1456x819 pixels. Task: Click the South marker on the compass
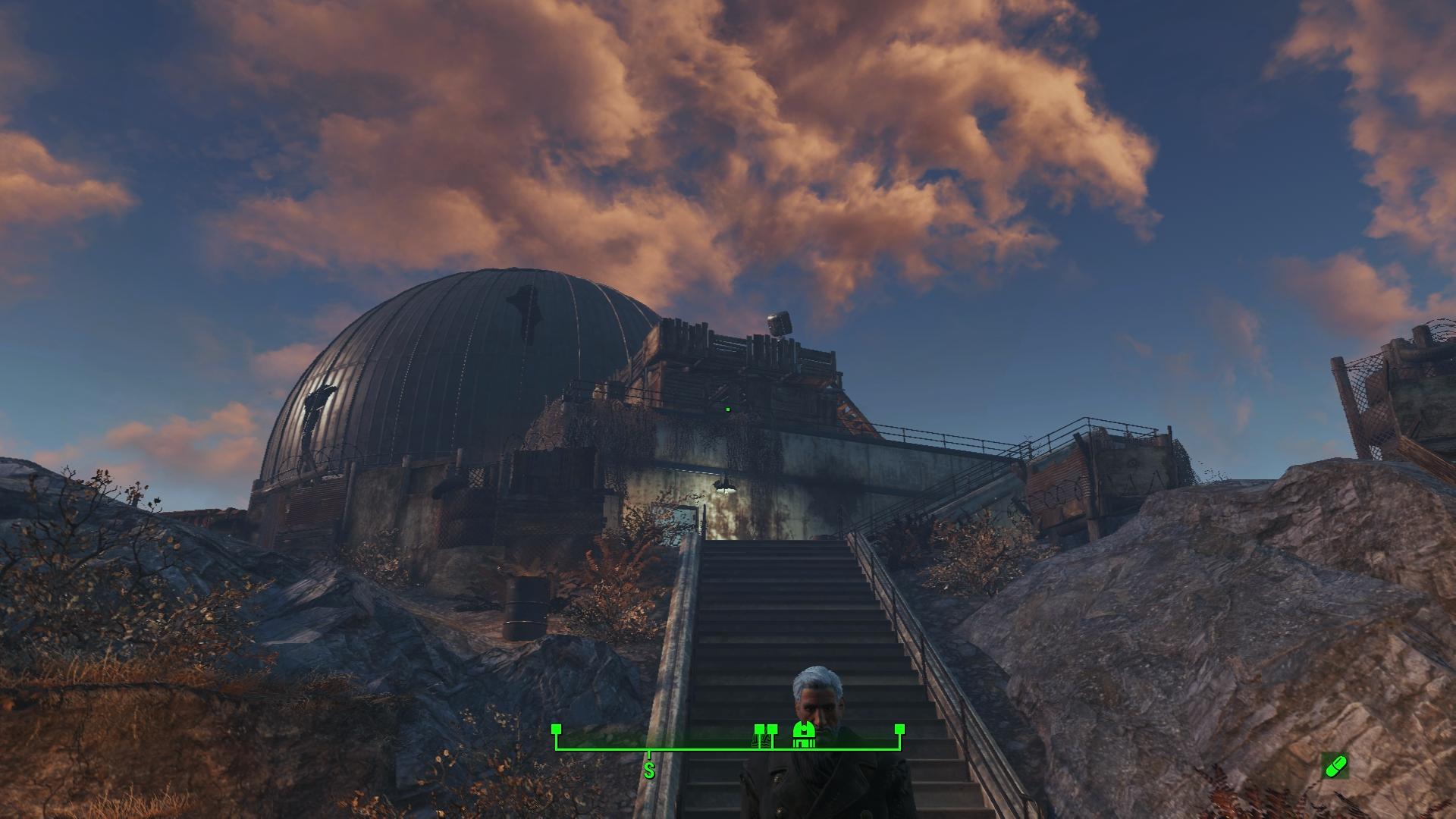click(649, 772)
